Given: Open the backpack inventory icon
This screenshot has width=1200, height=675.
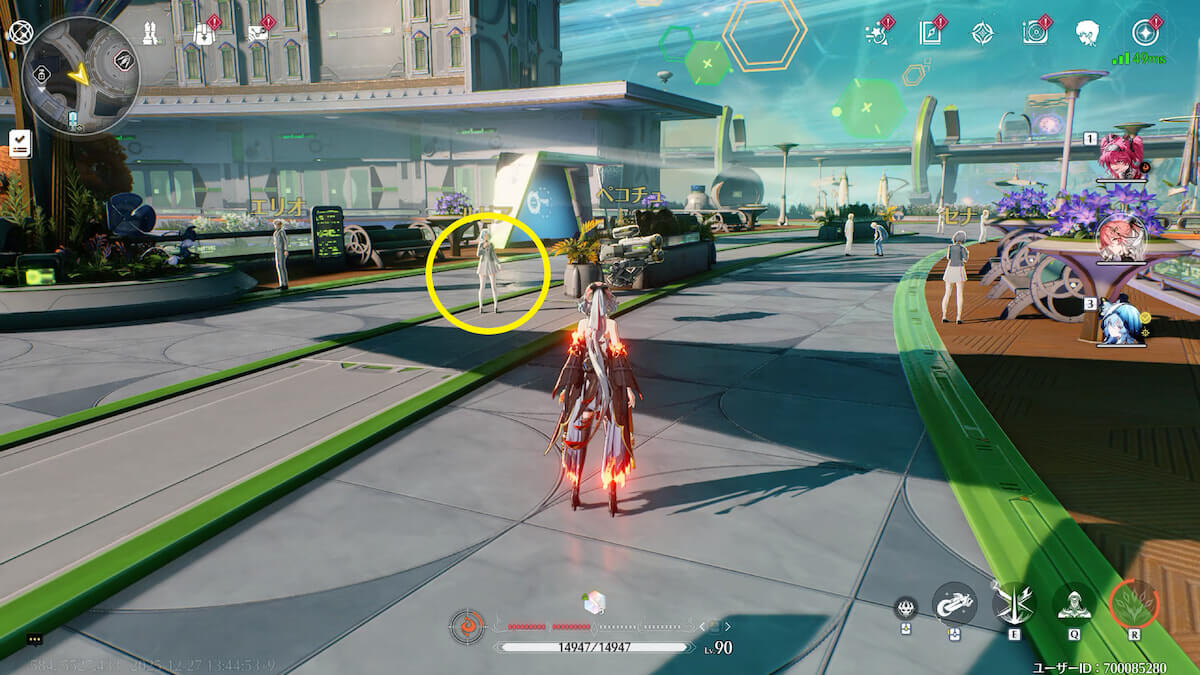Looking at the screenshot, I should tap(203, 33).
